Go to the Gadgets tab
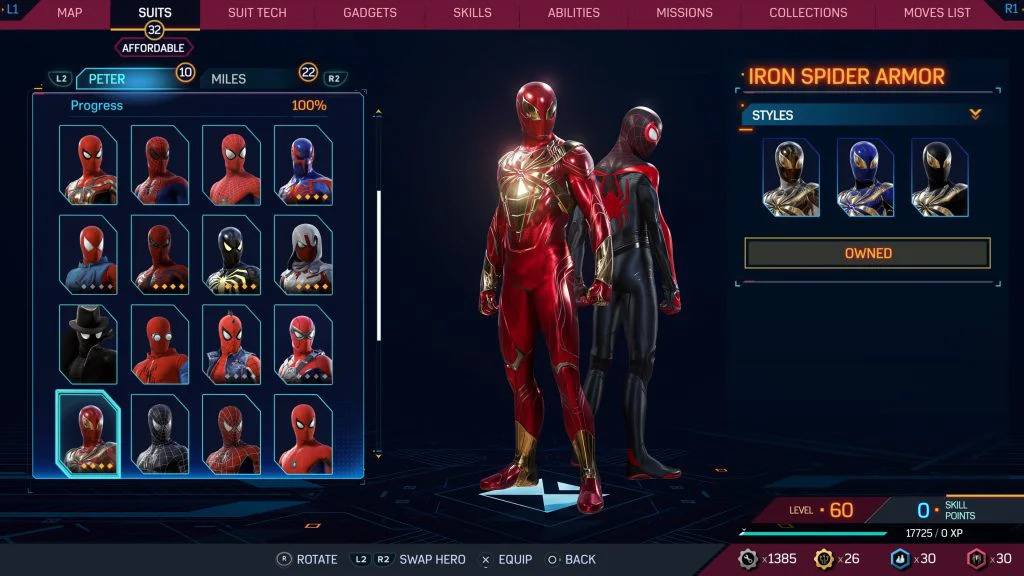 370,13
